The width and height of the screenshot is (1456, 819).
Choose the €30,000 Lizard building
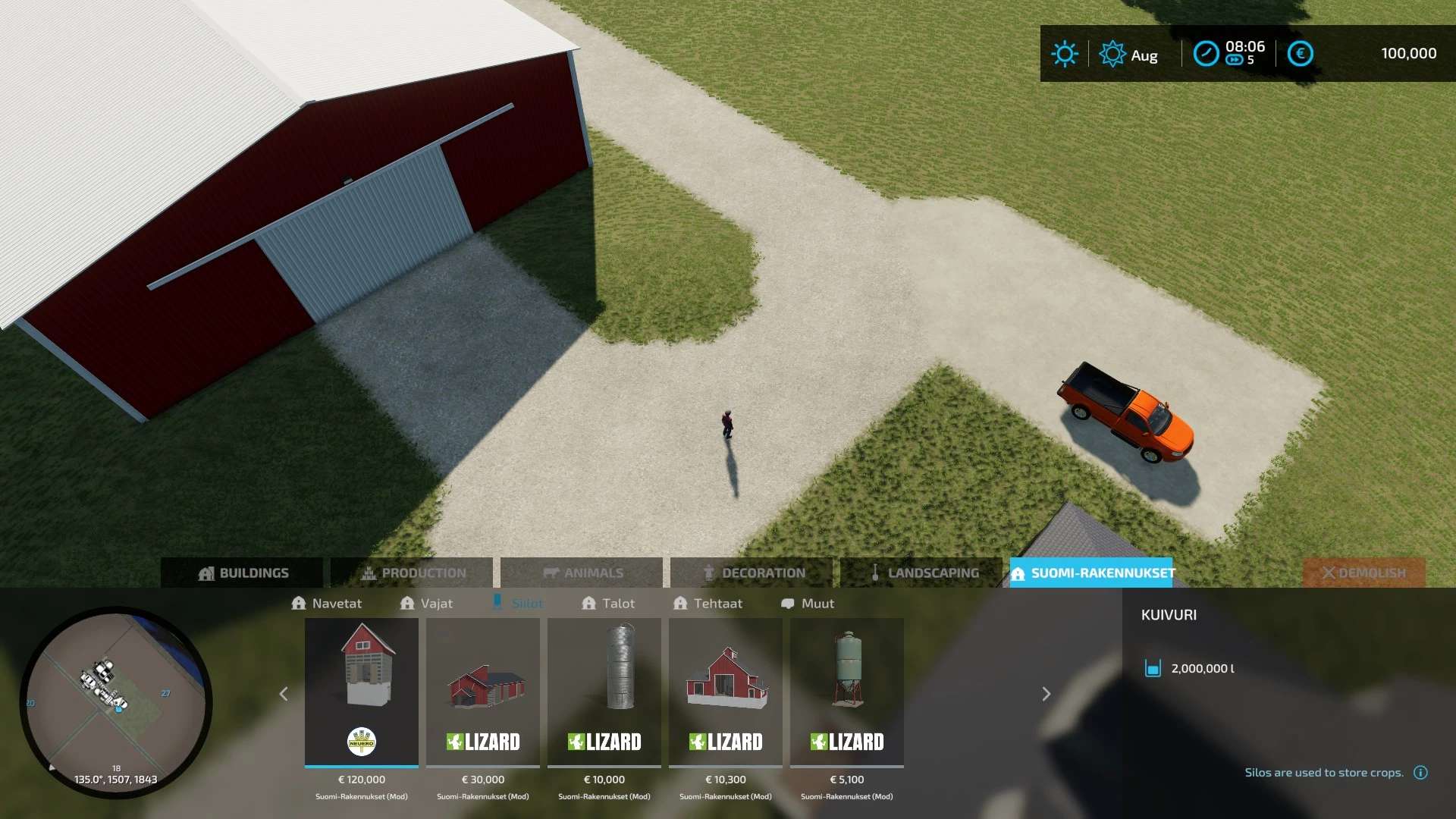coord(483,692)
